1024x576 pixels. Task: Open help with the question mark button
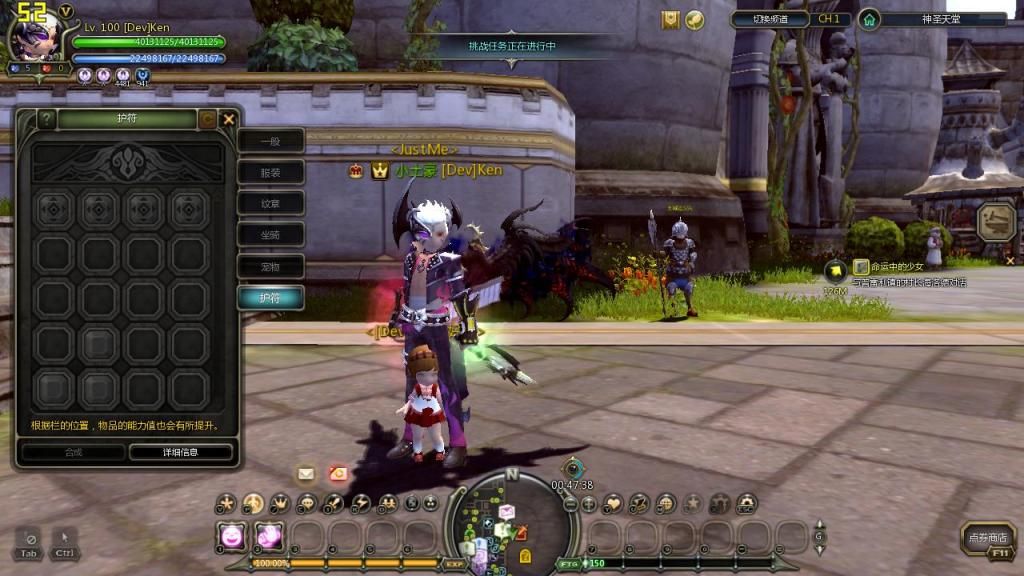pos(46,119)
